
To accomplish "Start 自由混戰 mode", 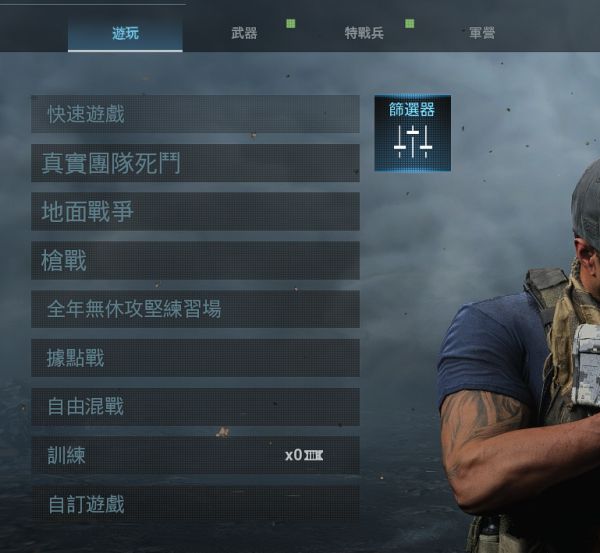I will [195, 407].
